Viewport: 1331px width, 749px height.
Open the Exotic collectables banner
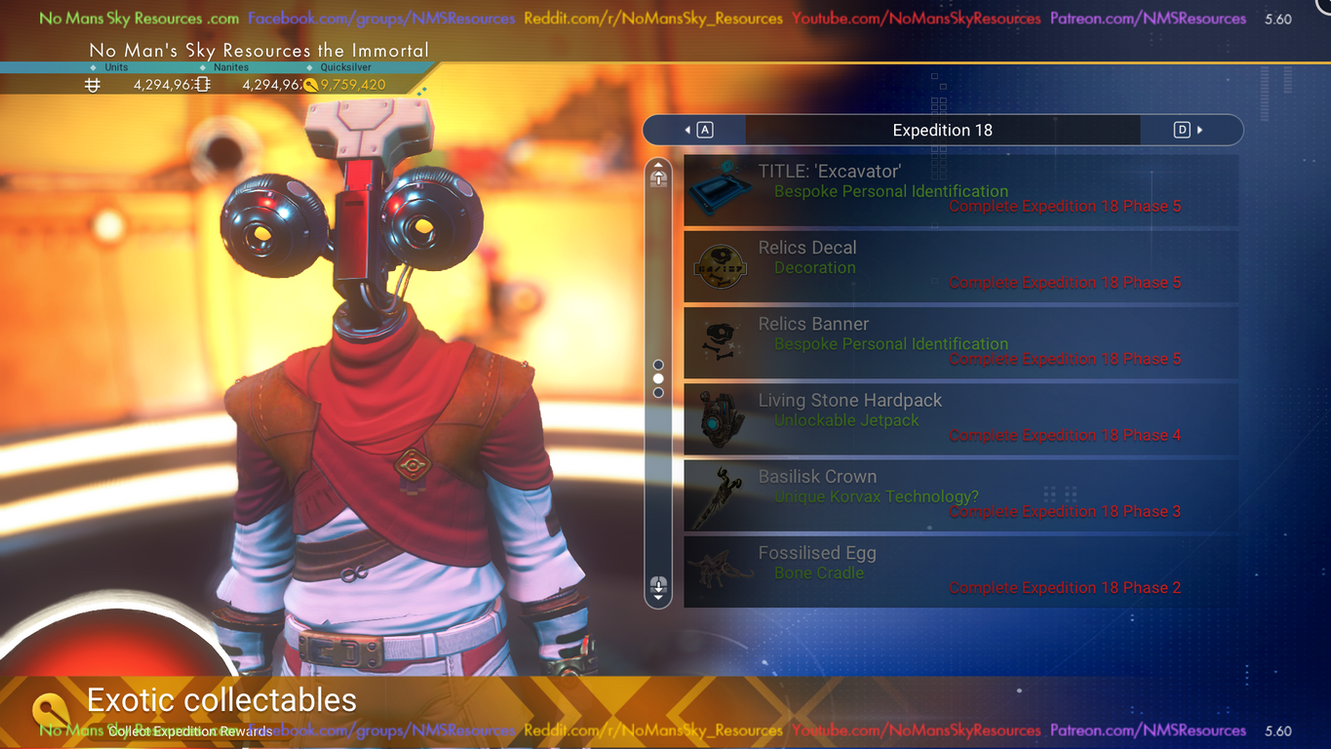point(222,701)
